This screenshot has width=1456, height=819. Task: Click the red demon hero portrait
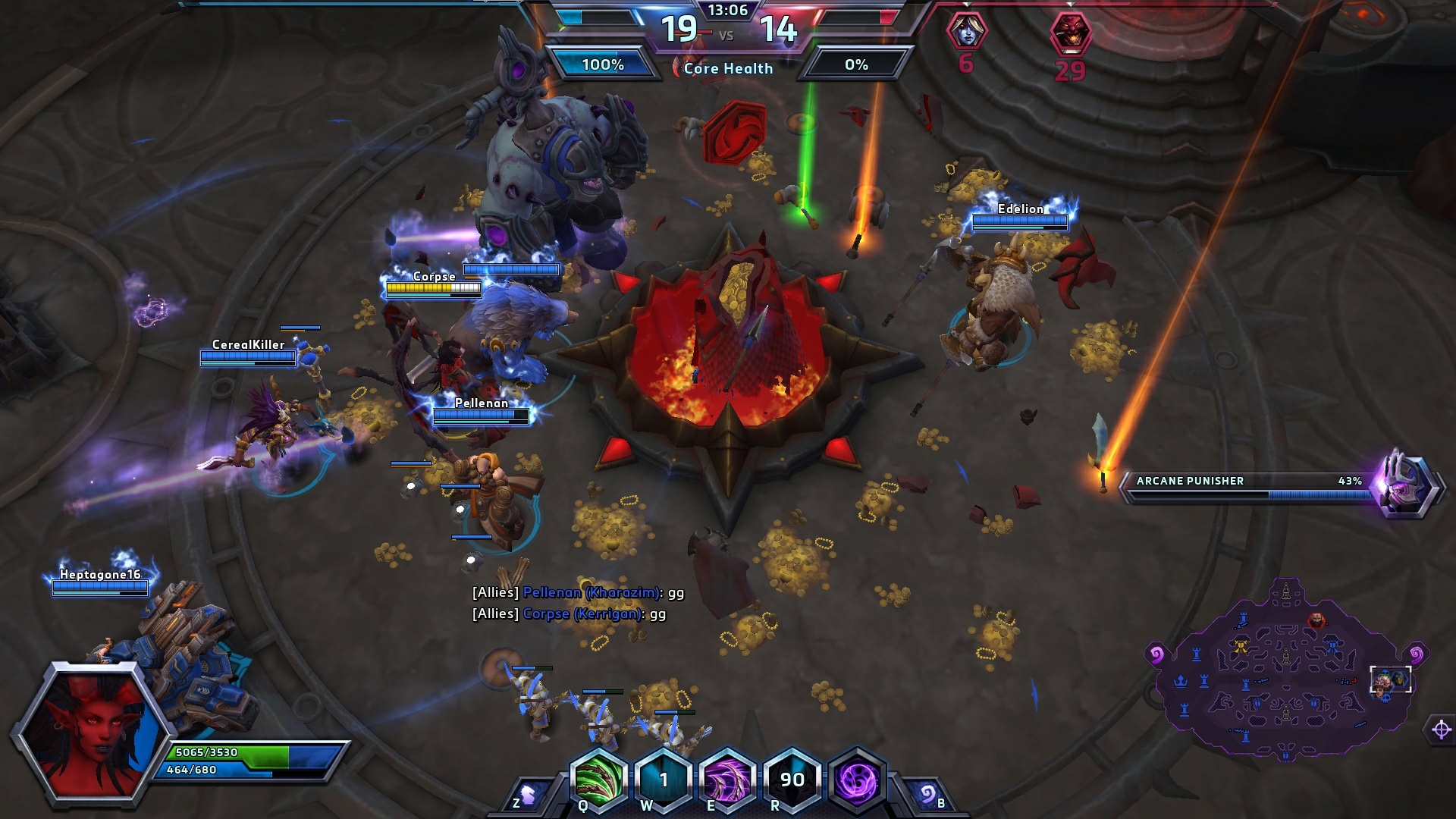pos(91,732)
